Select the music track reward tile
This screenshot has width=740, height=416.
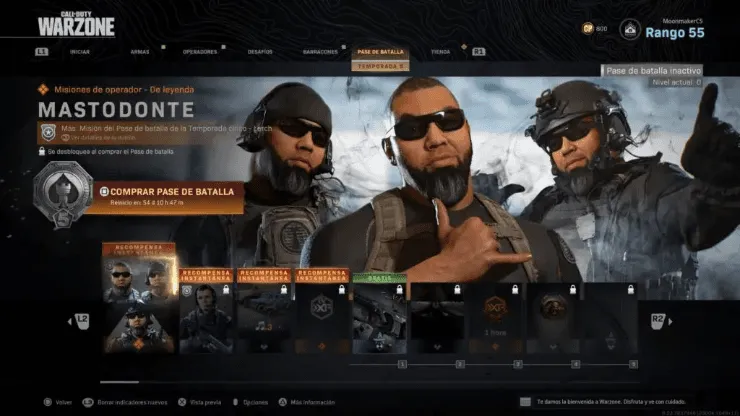tap(263, 315)
